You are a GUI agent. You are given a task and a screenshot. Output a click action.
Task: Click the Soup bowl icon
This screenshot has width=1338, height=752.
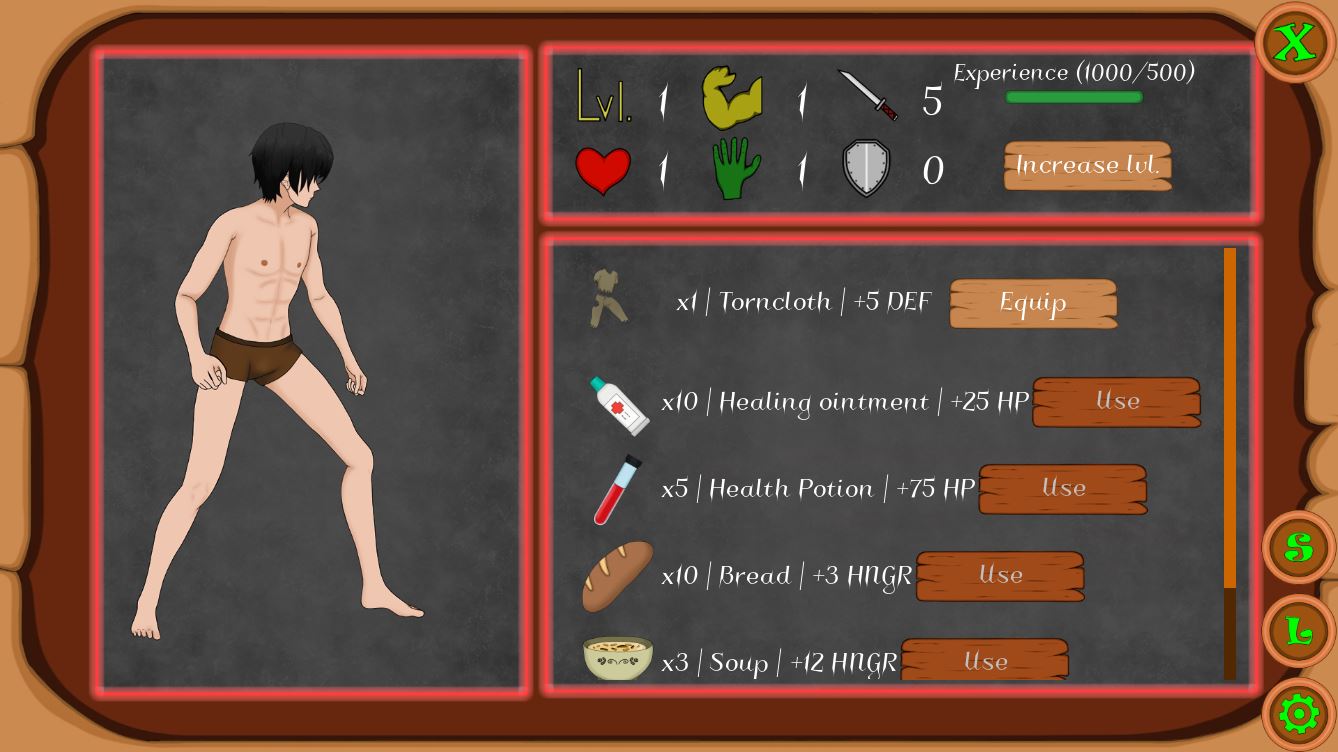tap(617, 657)
